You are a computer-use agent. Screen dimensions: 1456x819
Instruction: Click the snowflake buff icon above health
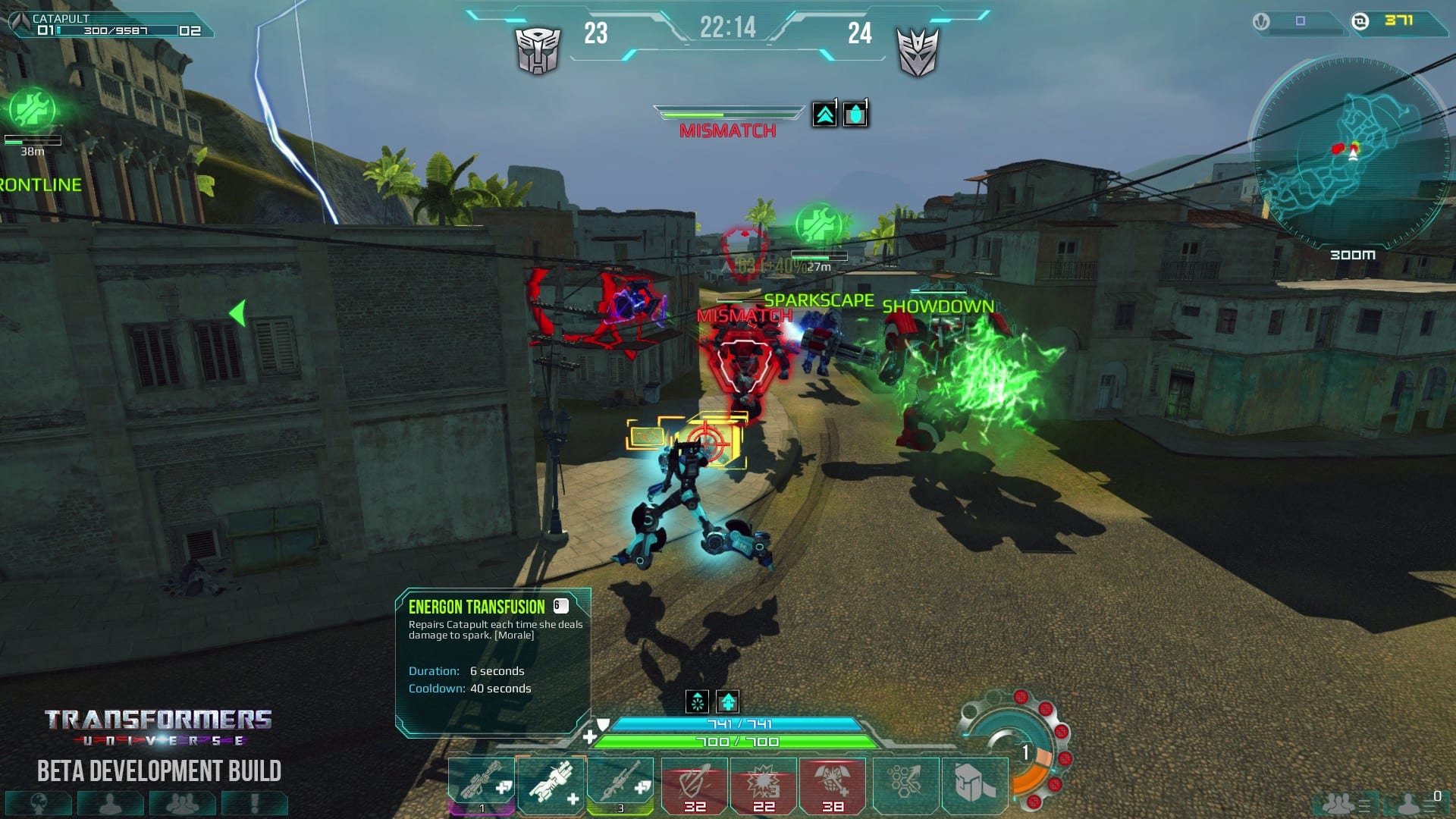click(x=697, y=701)
